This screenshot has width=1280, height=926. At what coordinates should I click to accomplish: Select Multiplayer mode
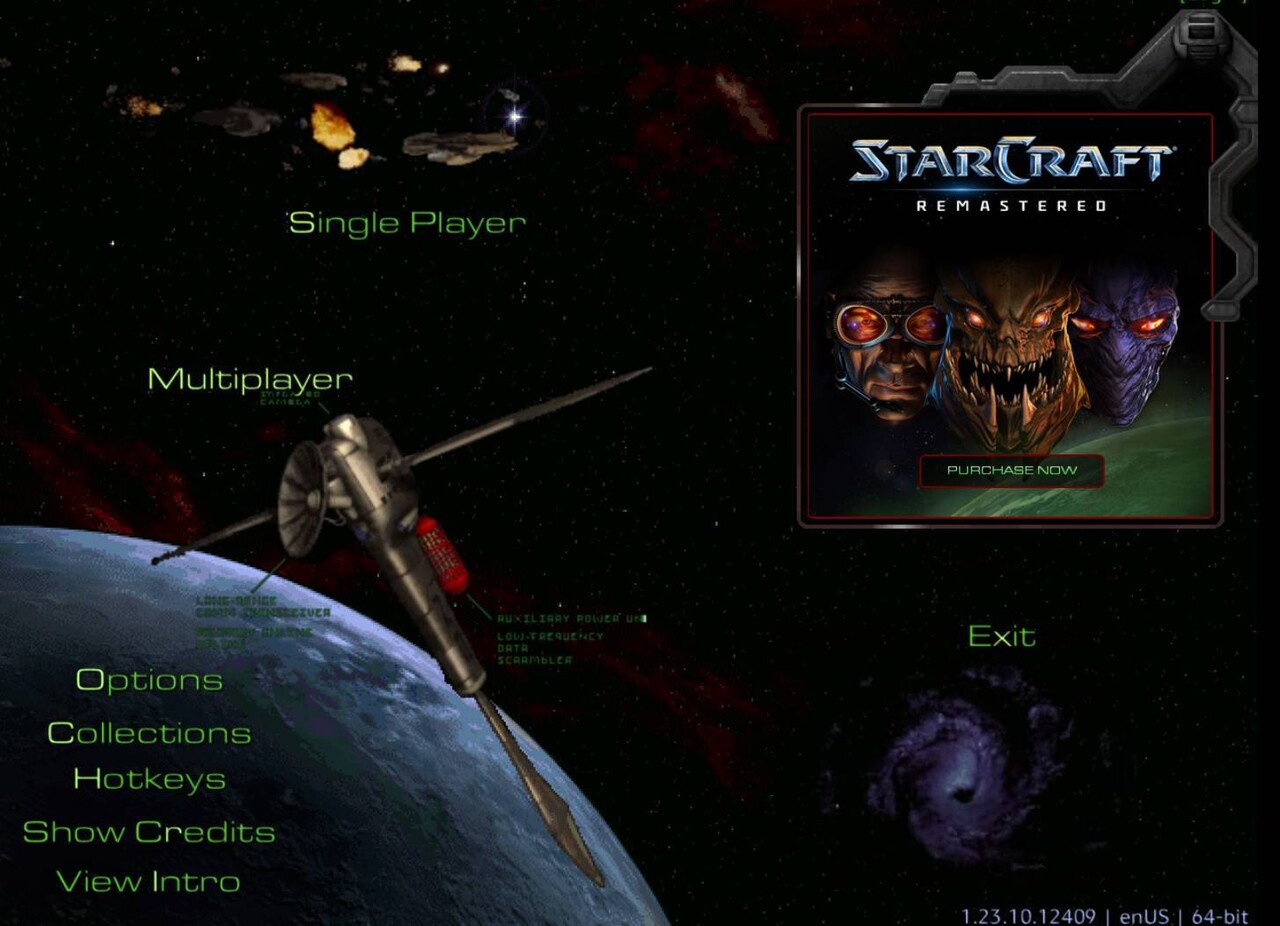(250, 379)
